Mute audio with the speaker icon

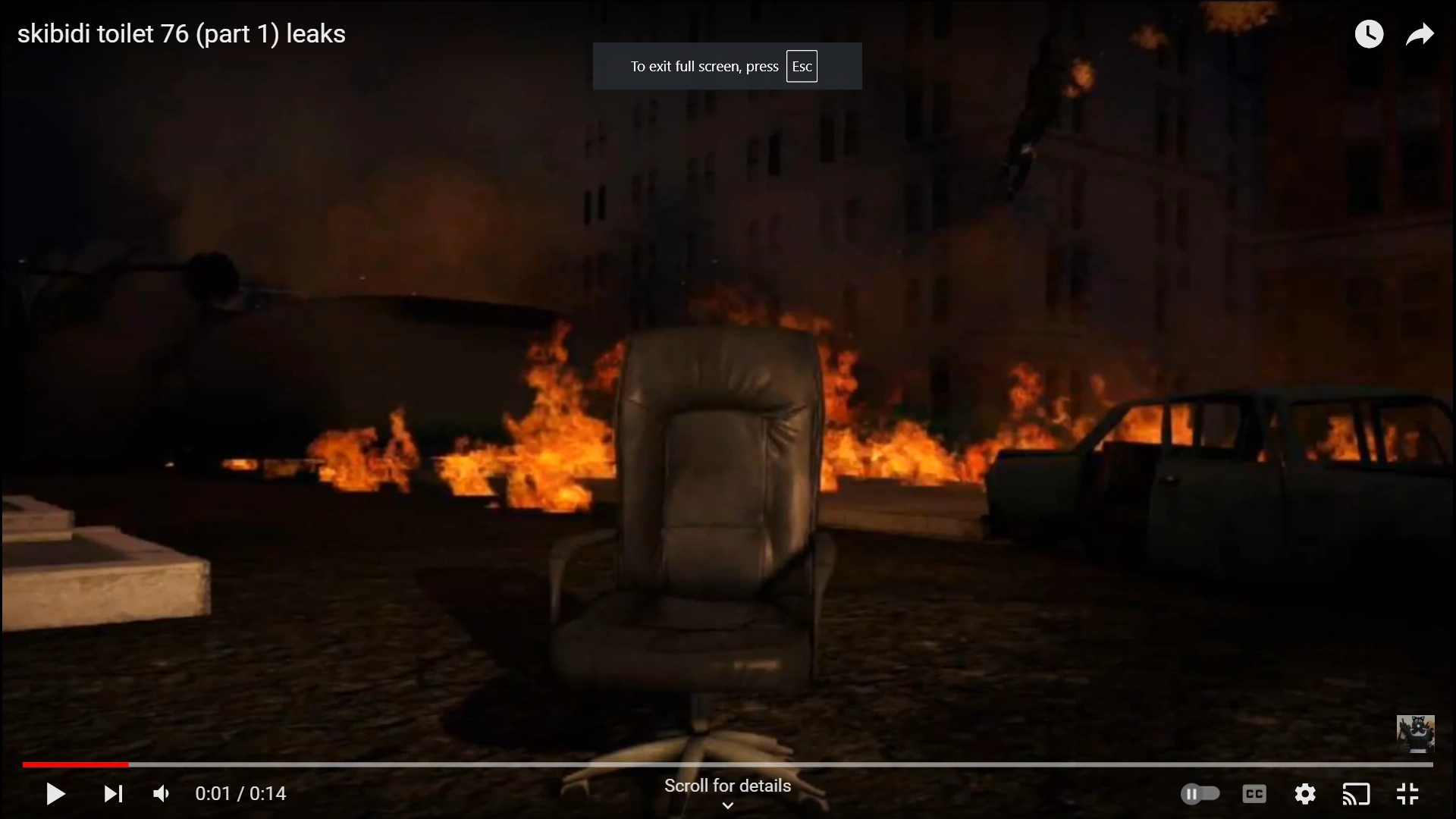point(159,793)
